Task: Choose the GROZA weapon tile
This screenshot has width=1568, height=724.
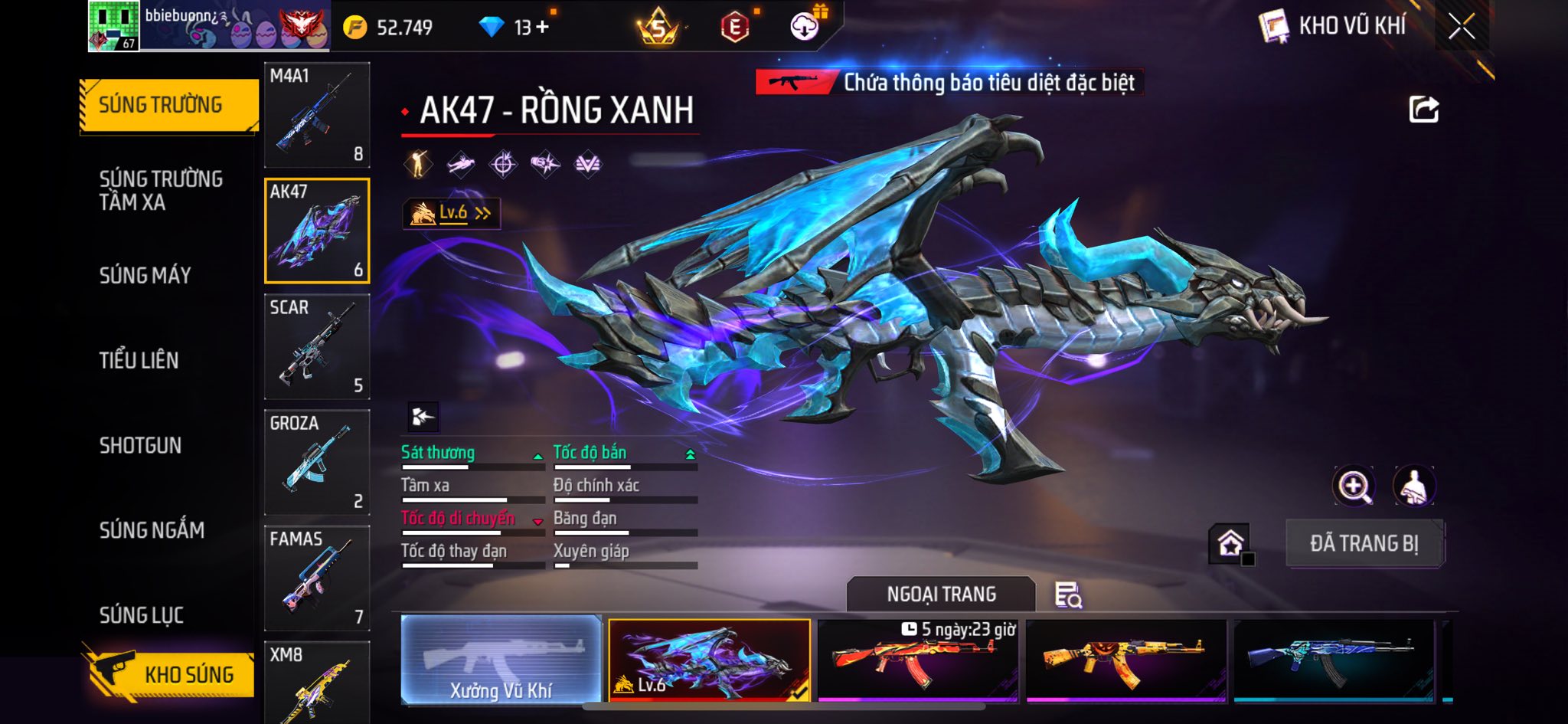Action: click(x=317, y=462)
